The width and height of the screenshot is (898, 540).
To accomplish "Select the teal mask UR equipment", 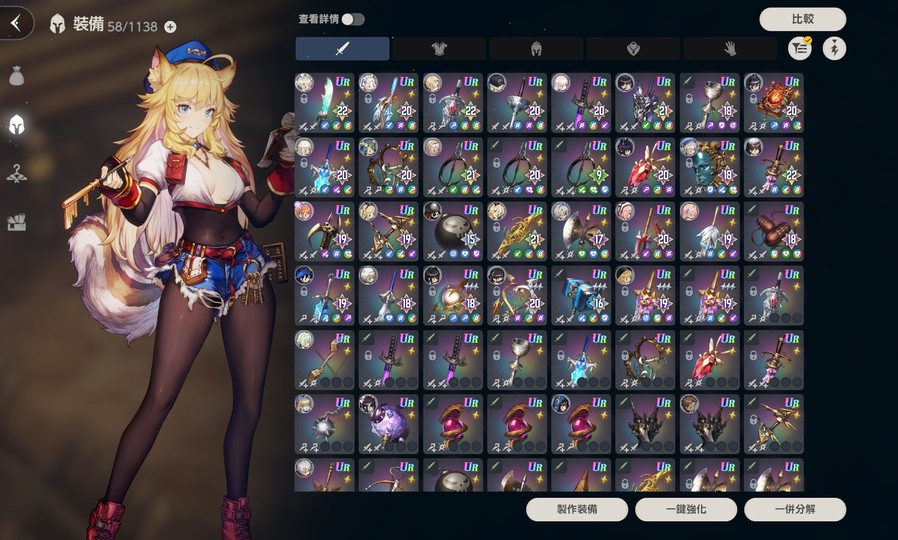I will pos(709,166).
